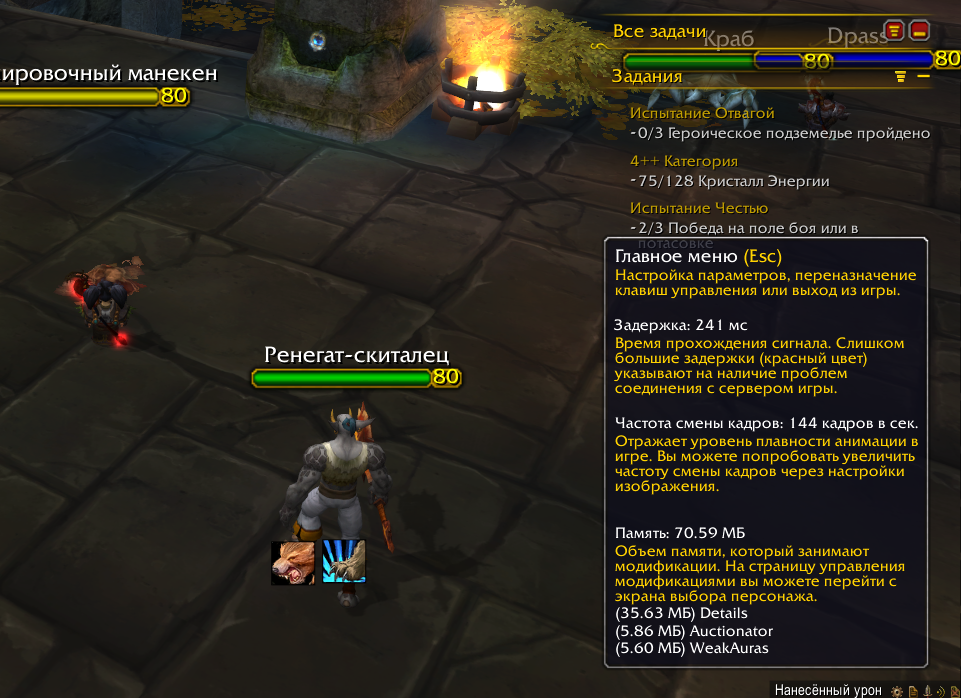961x698 pixels.
Task: Select the Испытание Отвагой quest entry
Action: [x=702, y=113]
